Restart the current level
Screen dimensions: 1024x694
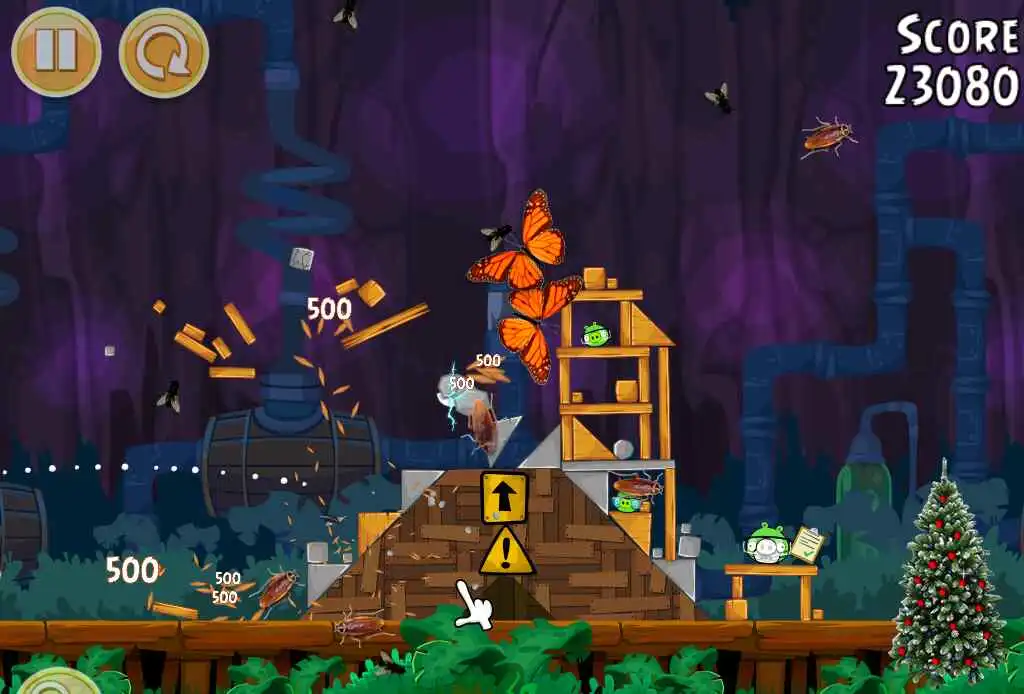[164, 52]
